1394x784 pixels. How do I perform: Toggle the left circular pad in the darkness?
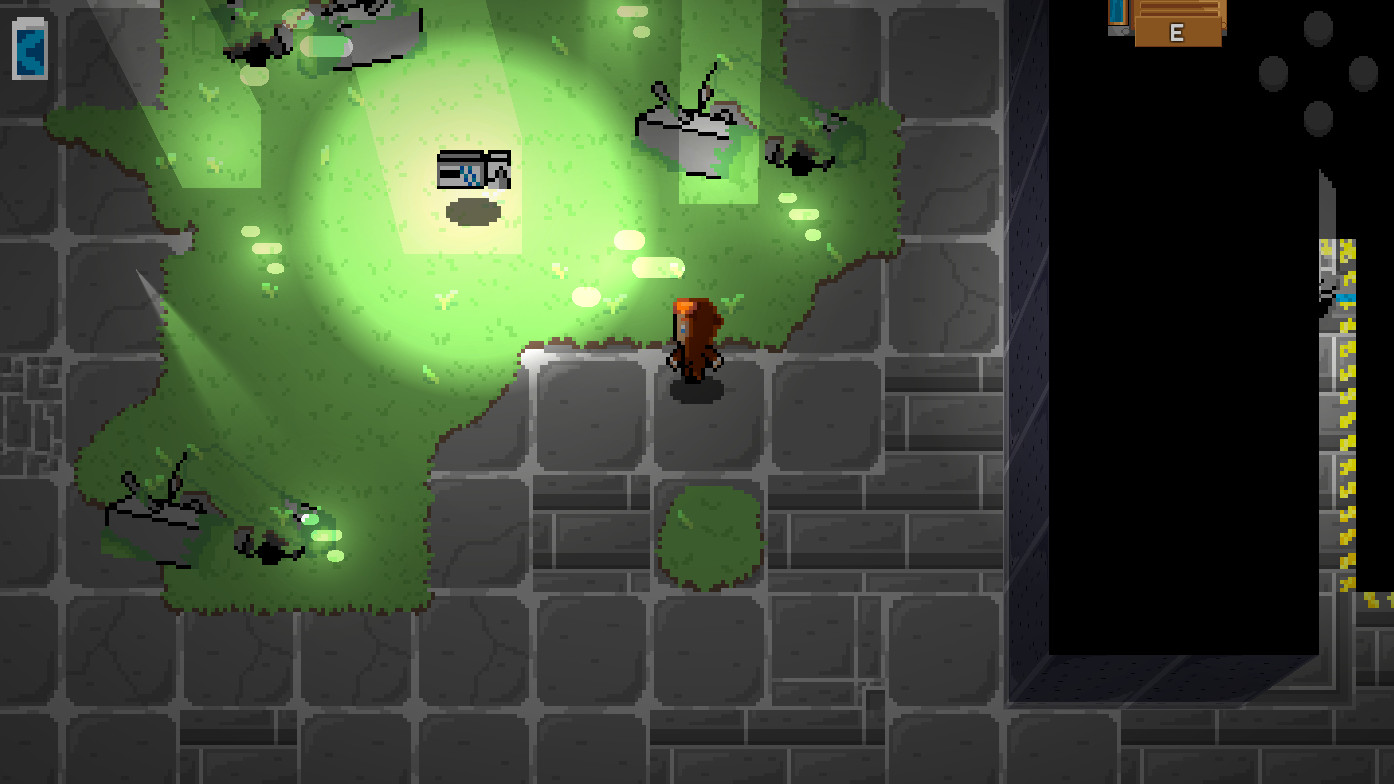pos(1272,73)
